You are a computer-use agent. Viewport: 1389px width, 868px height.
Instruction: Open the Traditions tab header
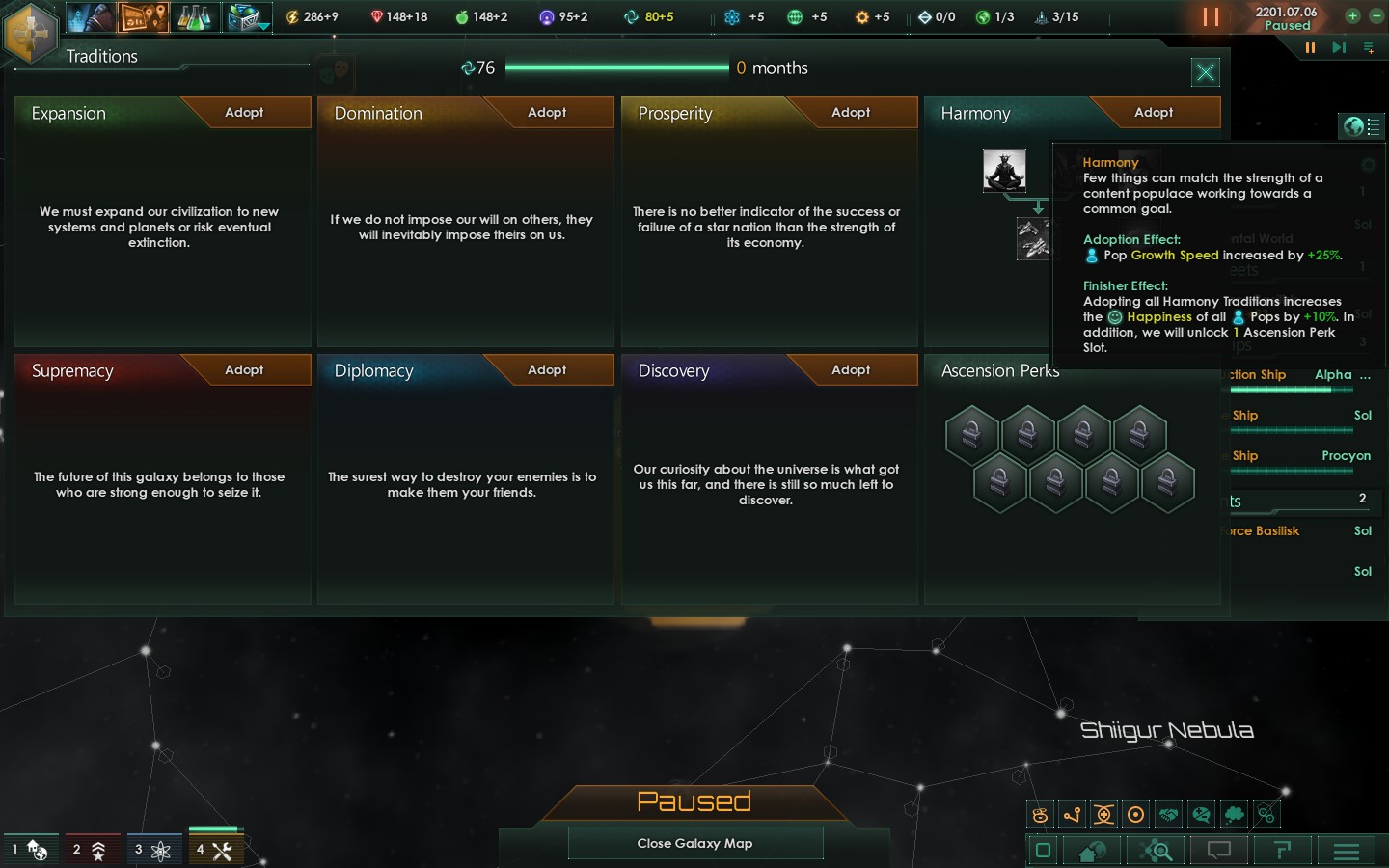click(100, 56)
